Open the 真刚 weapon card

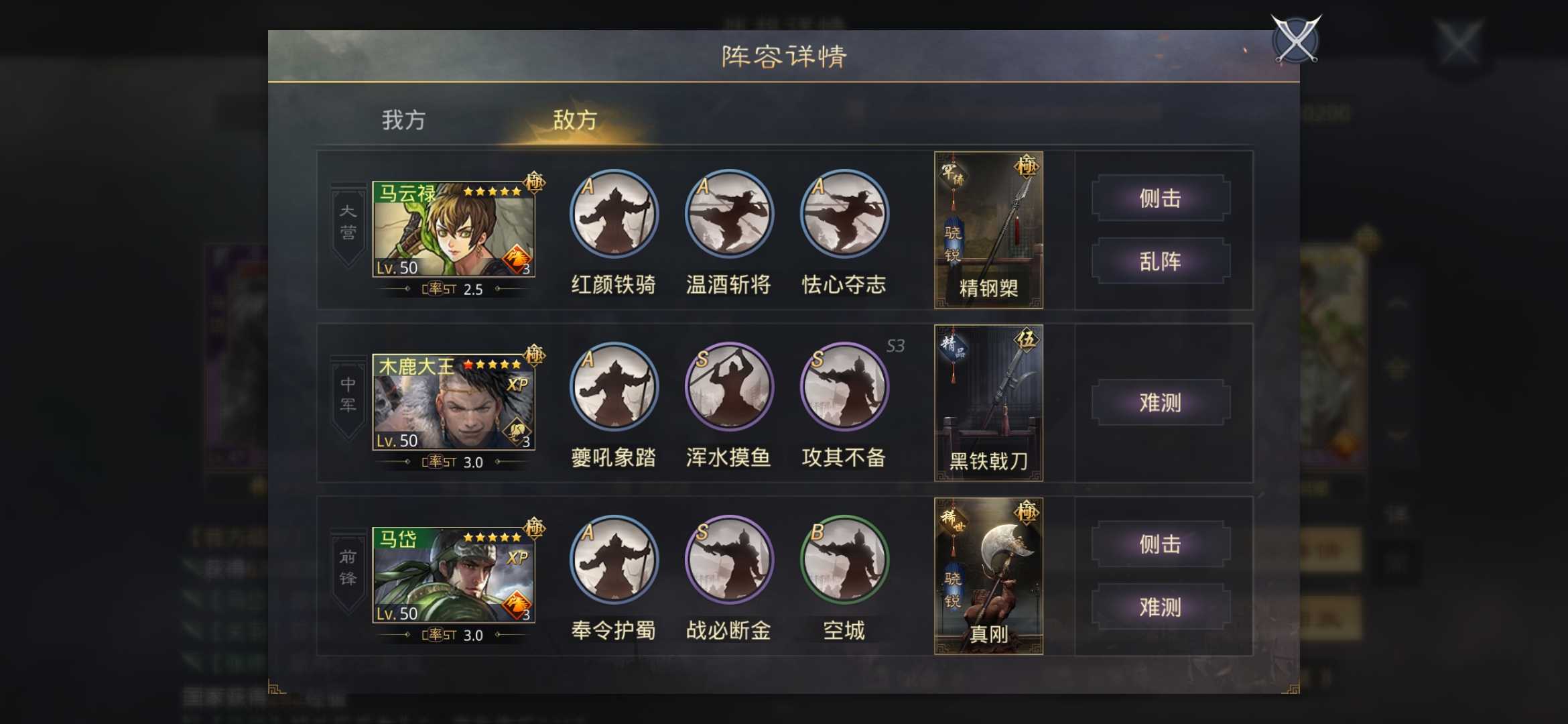coord(988,577)
